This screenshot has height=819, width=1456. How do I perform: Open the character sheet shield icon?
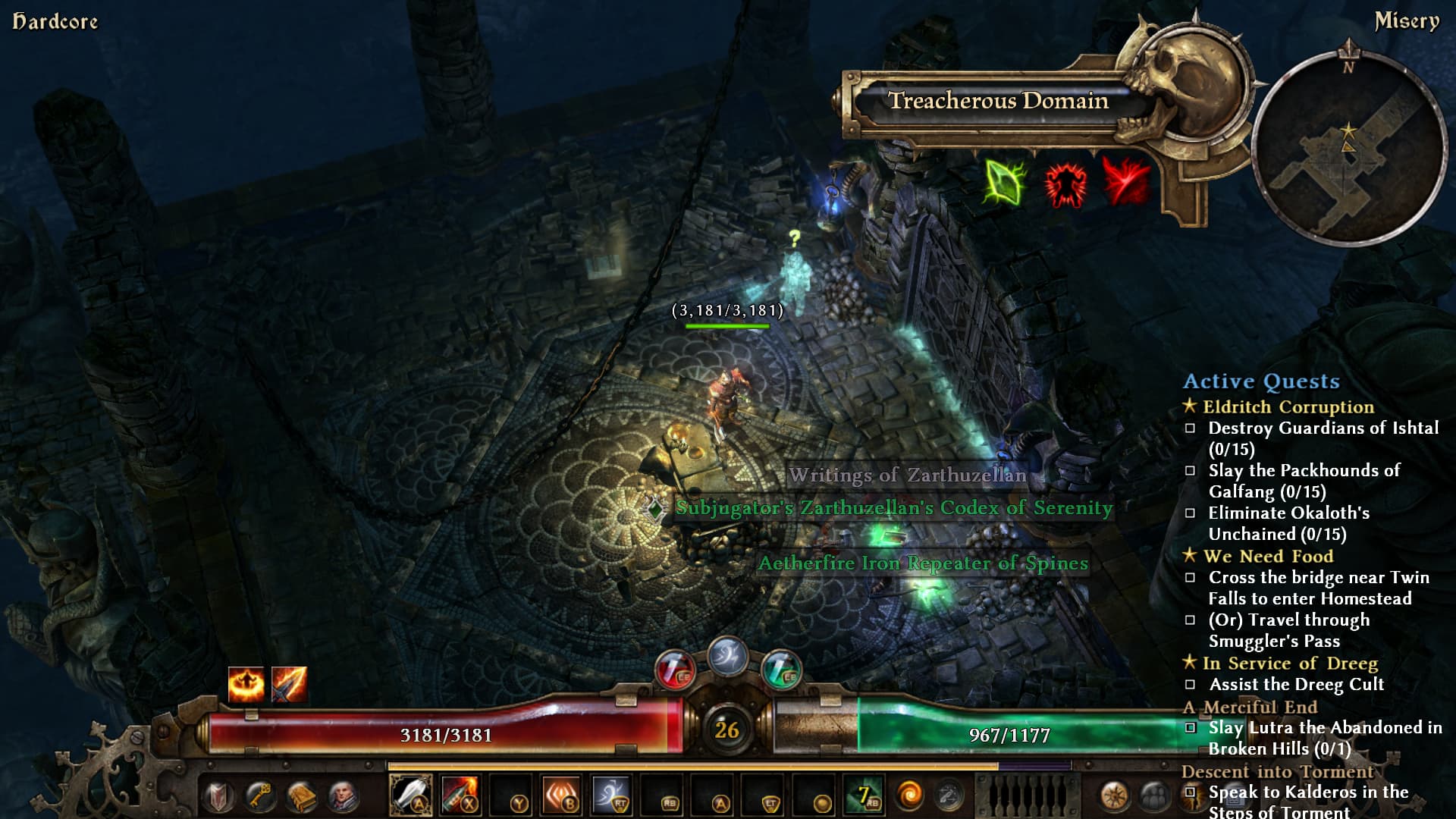(218, 796)
